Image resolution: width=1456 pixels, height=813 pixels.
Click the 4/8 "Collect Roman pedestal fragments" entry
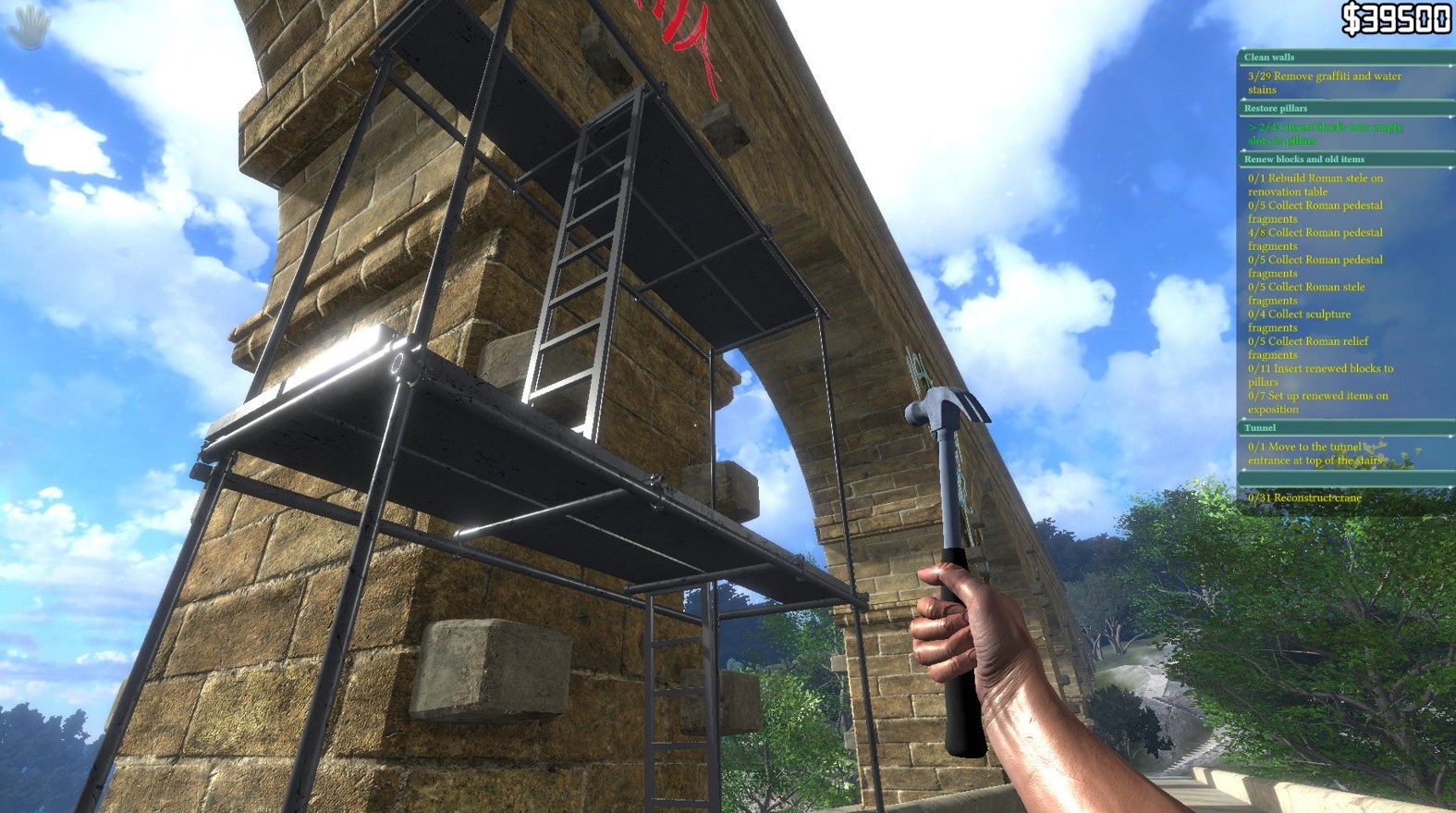(1320, 239)
